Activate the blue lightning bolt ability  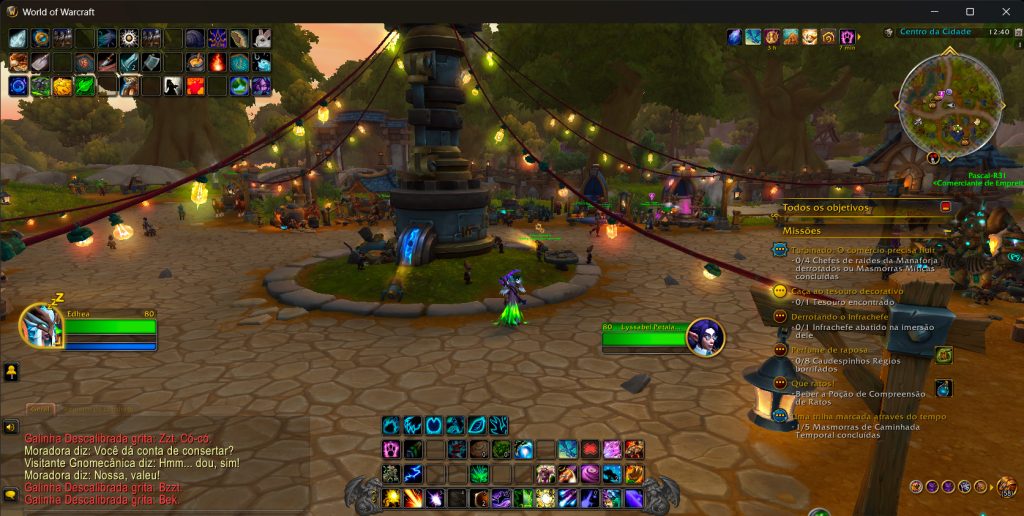pyautogui.click(x=413, y=473)
